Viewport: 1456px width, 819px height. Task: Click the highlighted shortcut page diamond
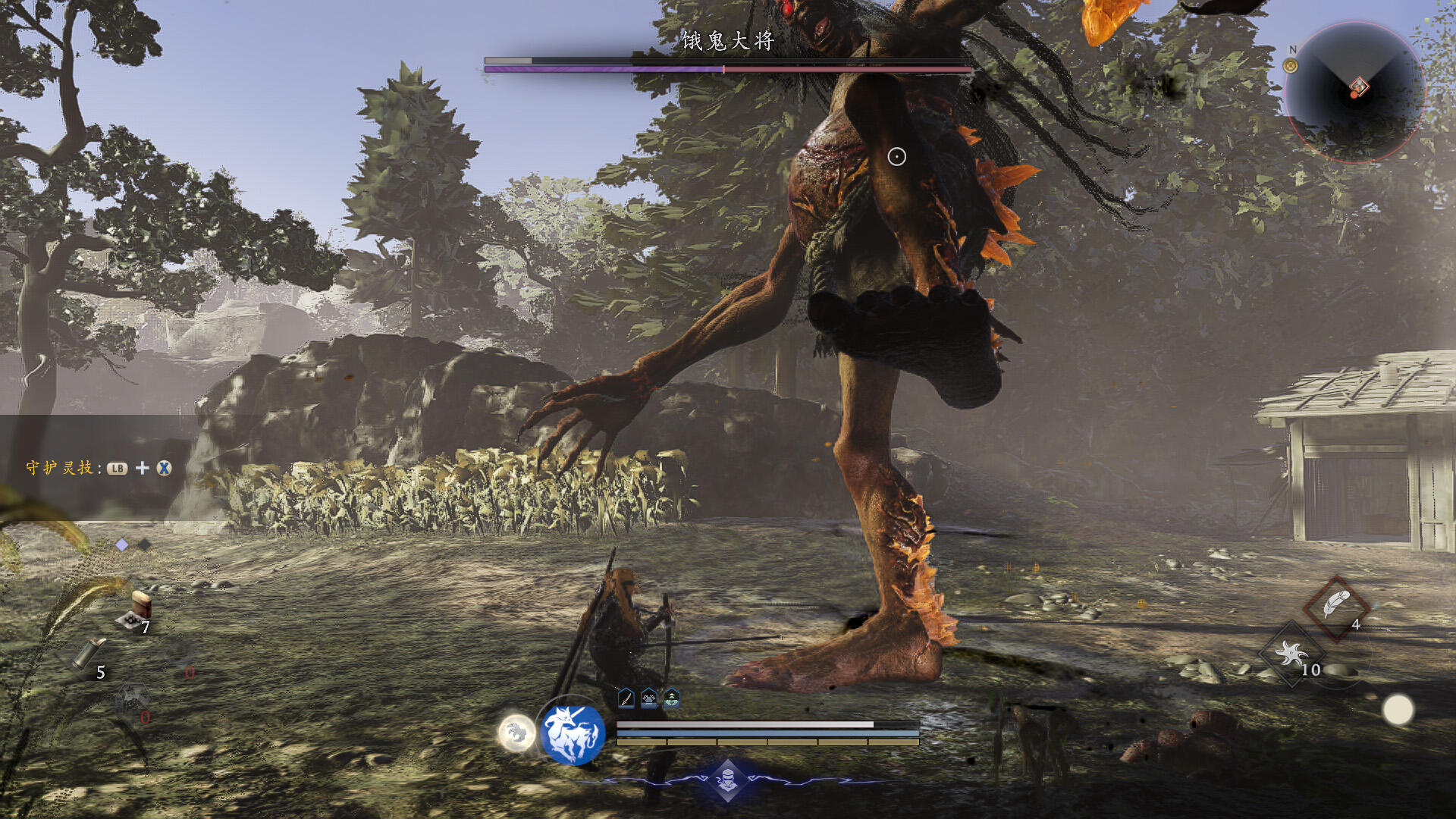tap(122, 544)
